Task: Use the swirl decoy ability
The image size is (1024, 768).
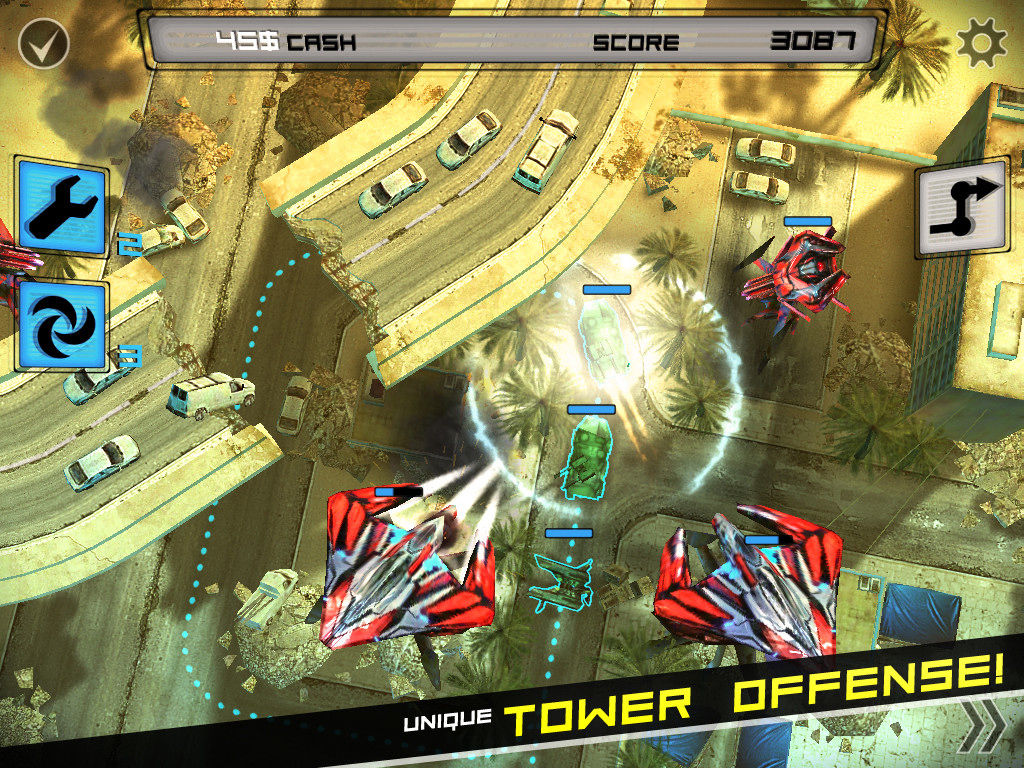Action: point(61,326)
